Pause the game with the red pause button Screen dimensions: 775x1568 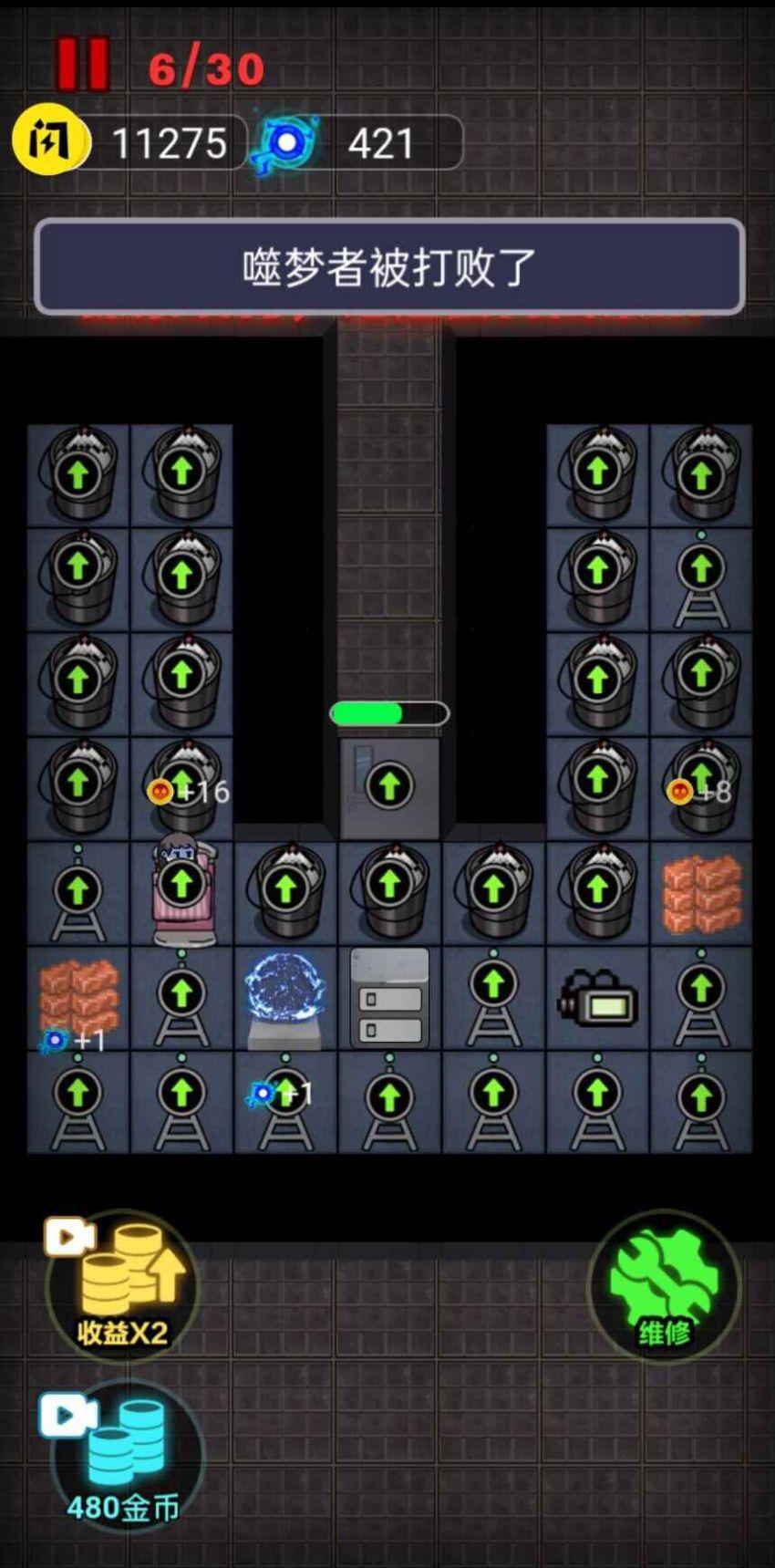click(83, 65)
